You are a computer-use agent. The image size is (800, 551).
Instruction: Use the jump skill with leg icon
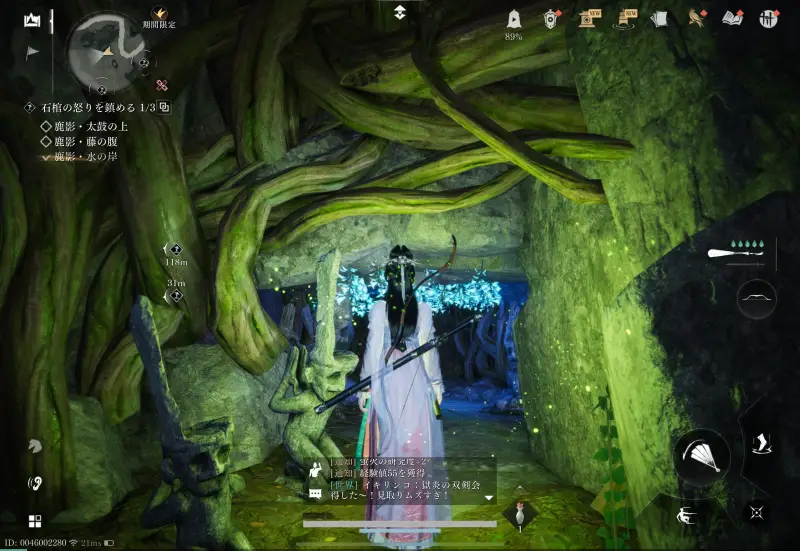[x=762, y=443]
